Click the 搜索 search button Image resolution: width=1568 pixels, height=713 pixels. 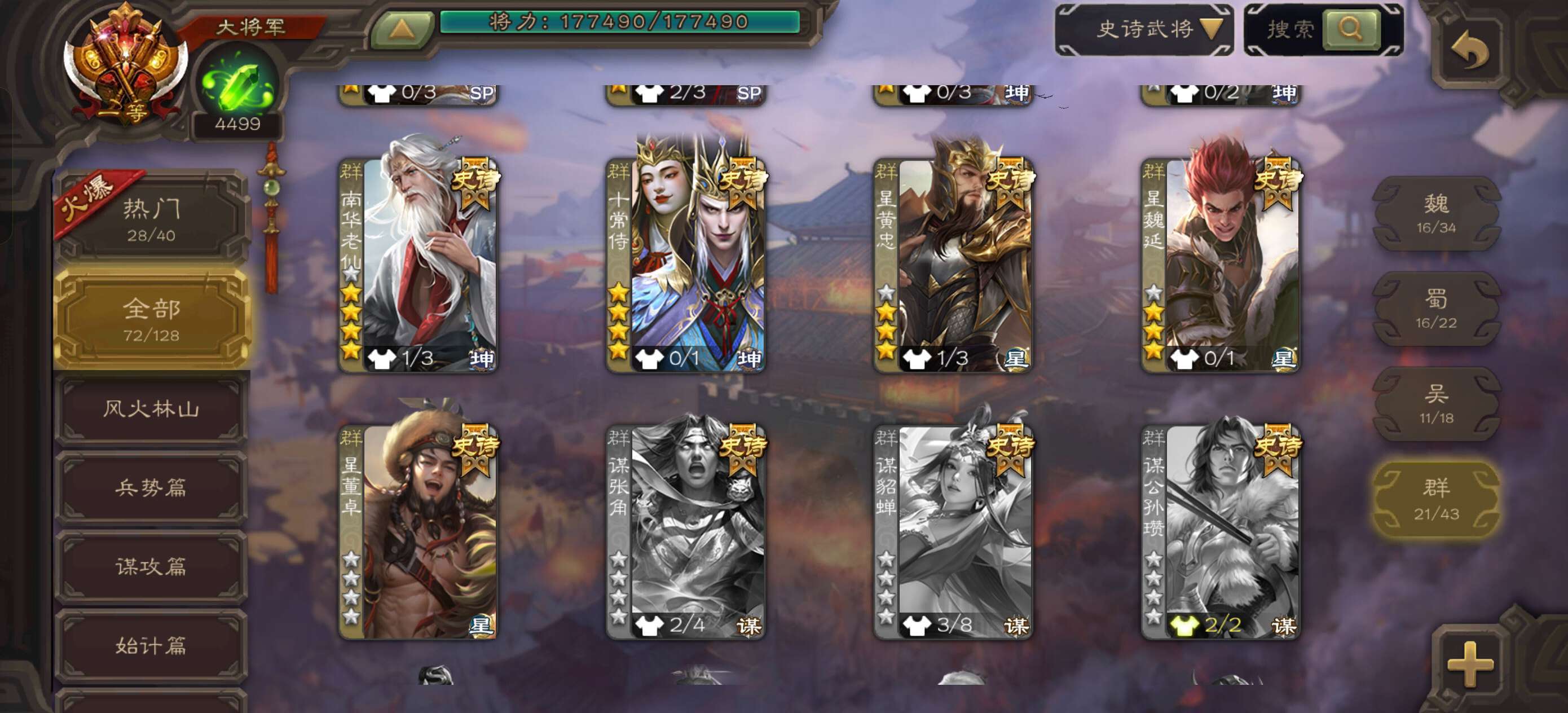pos(1350,29)
